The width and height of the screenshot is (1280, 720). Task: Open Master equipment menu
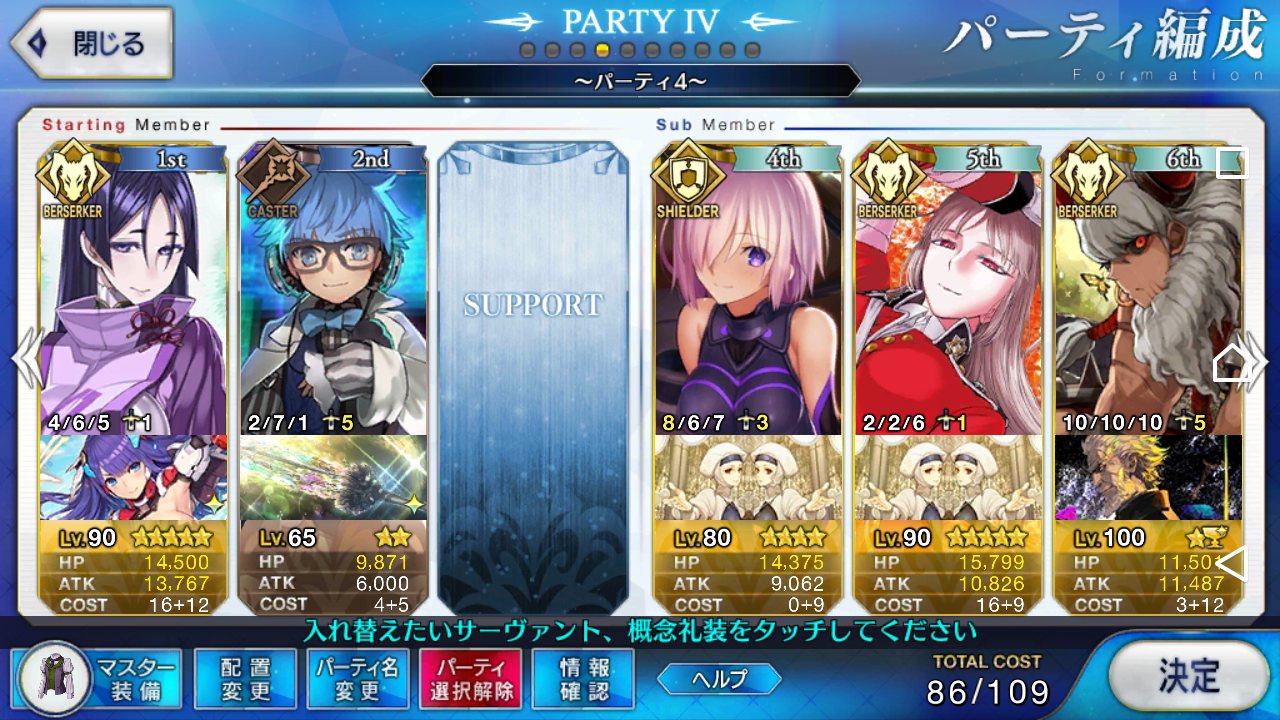pos(98,678)
